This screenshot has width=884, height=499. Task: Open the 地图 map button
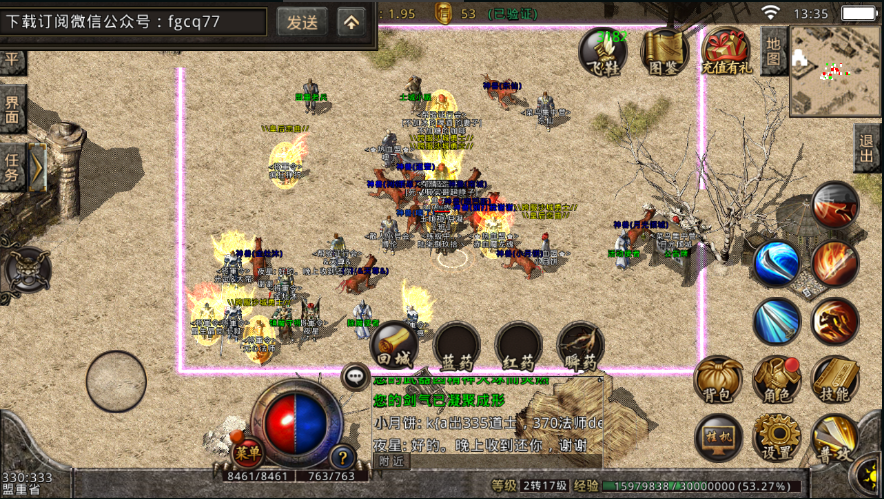coord(774,50)
